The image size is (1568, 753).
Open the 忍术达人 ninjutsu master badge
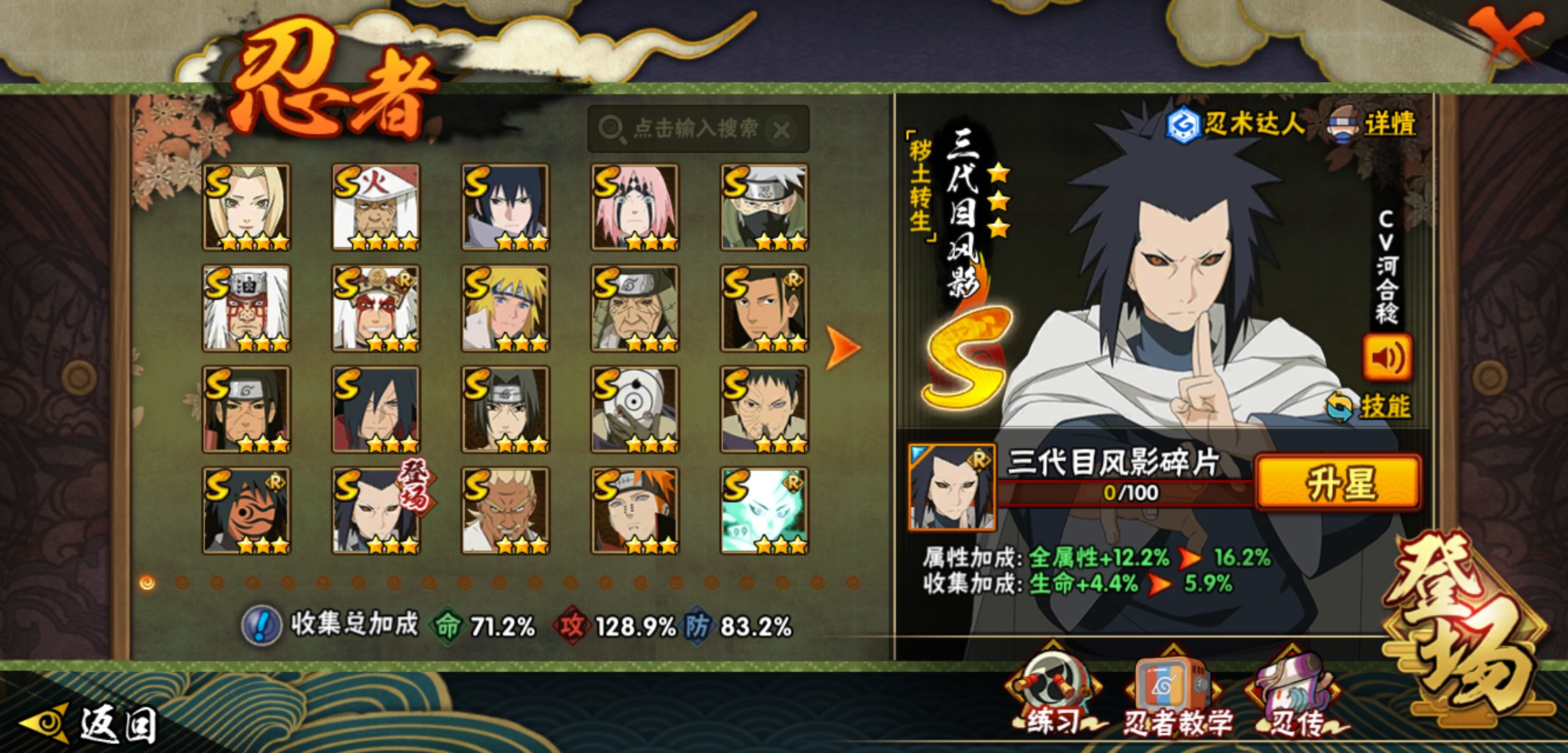click(1235, 125)
